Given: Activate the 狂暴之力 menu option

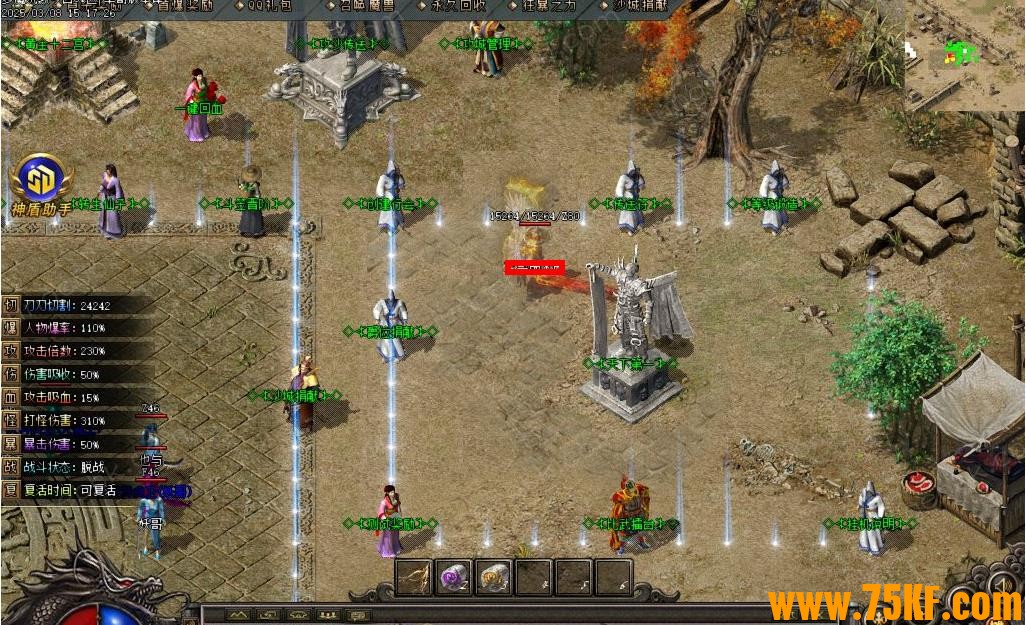Looking at the screenshot, I should tap(548, 6).
